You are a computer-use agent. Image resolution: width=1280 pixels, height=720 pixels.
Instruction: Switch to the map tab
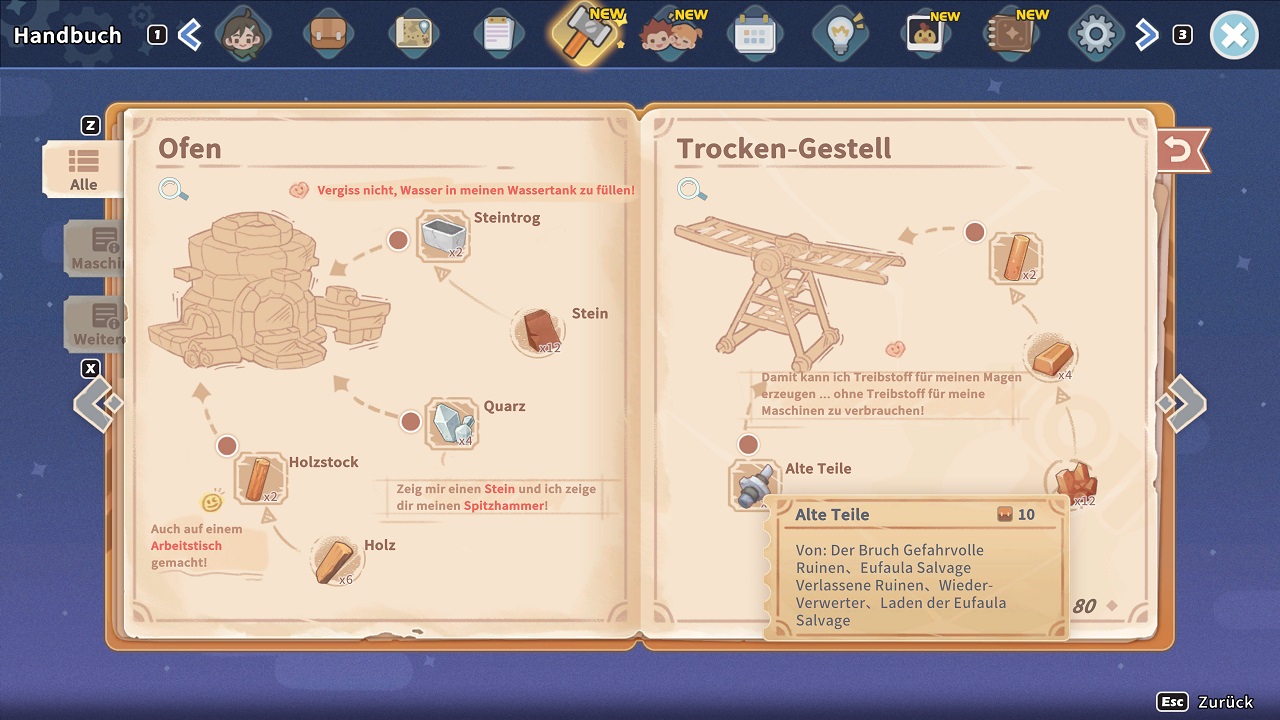pyautogui.click(x=412, y=35)
